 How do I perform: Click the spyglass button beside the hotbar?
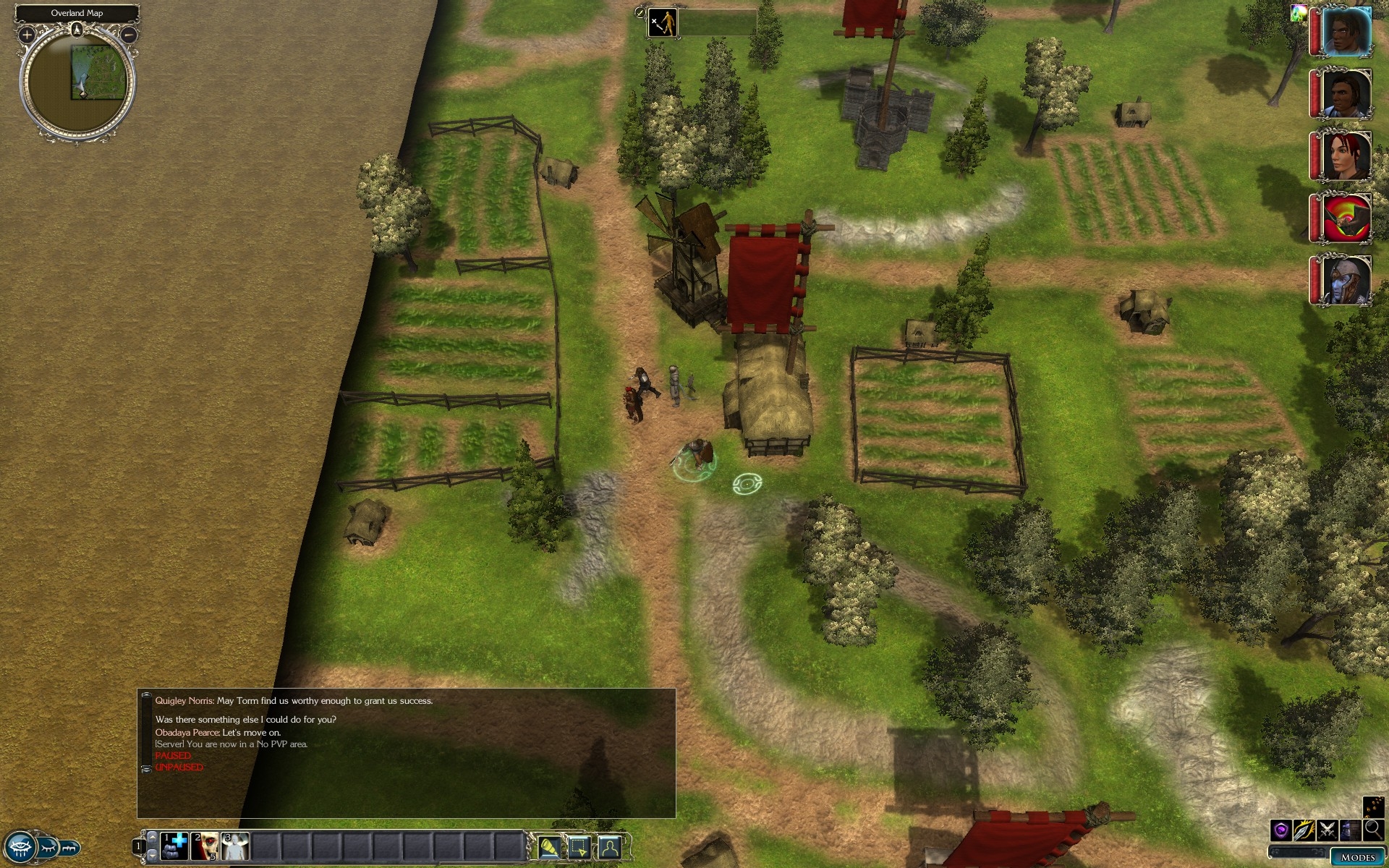pyautogui.click(x=550, y=846)
